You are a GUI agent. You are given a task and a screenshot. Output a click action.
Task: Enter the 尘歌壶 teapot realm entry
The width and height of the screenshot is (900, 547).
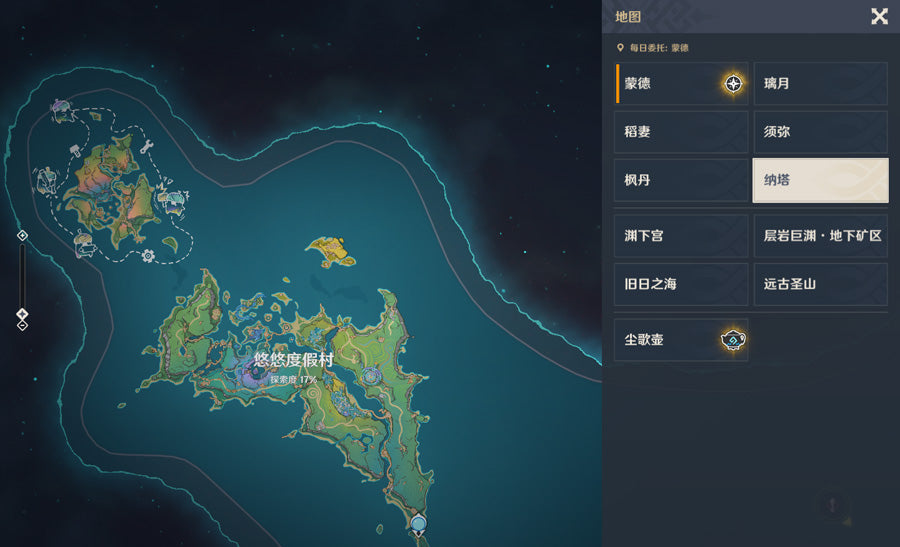coord(681,340)
